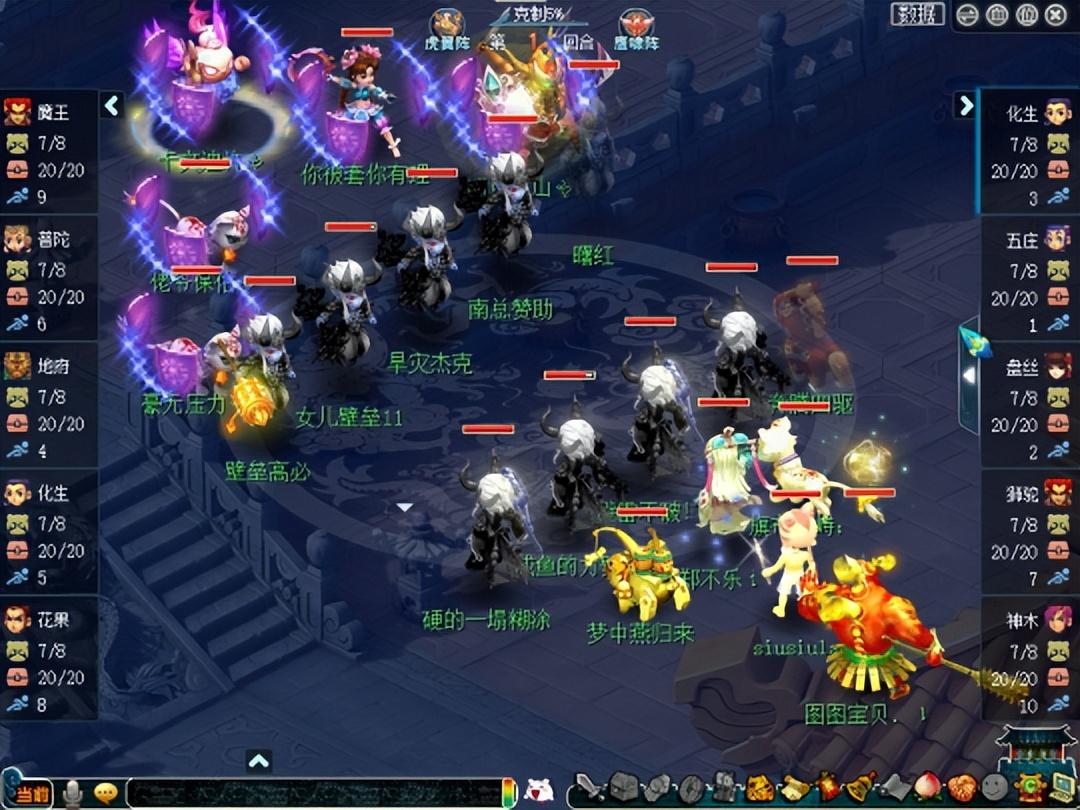This screenshot has height=810, width=1080.
Task: Open the 数据 battle data panel
Action: coord(917,14)
